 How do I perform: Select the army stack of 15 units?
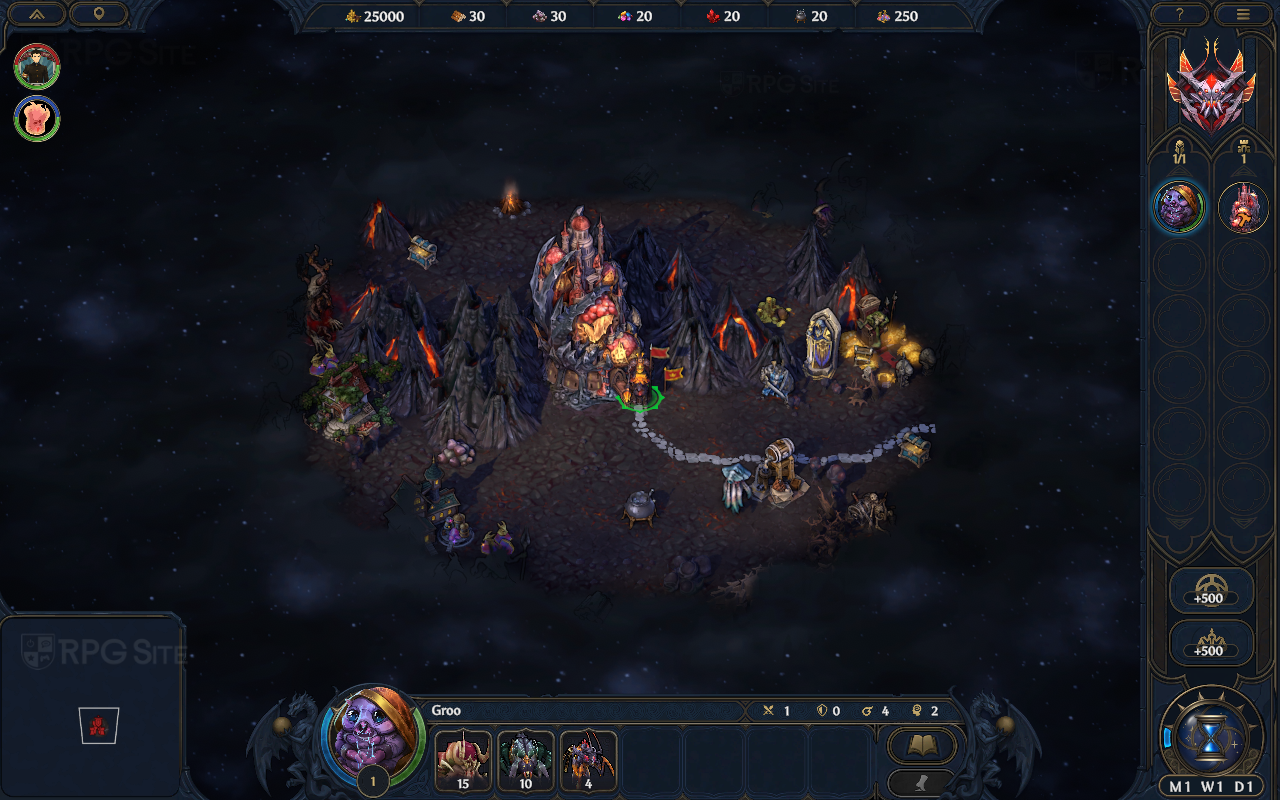[463, 761]
